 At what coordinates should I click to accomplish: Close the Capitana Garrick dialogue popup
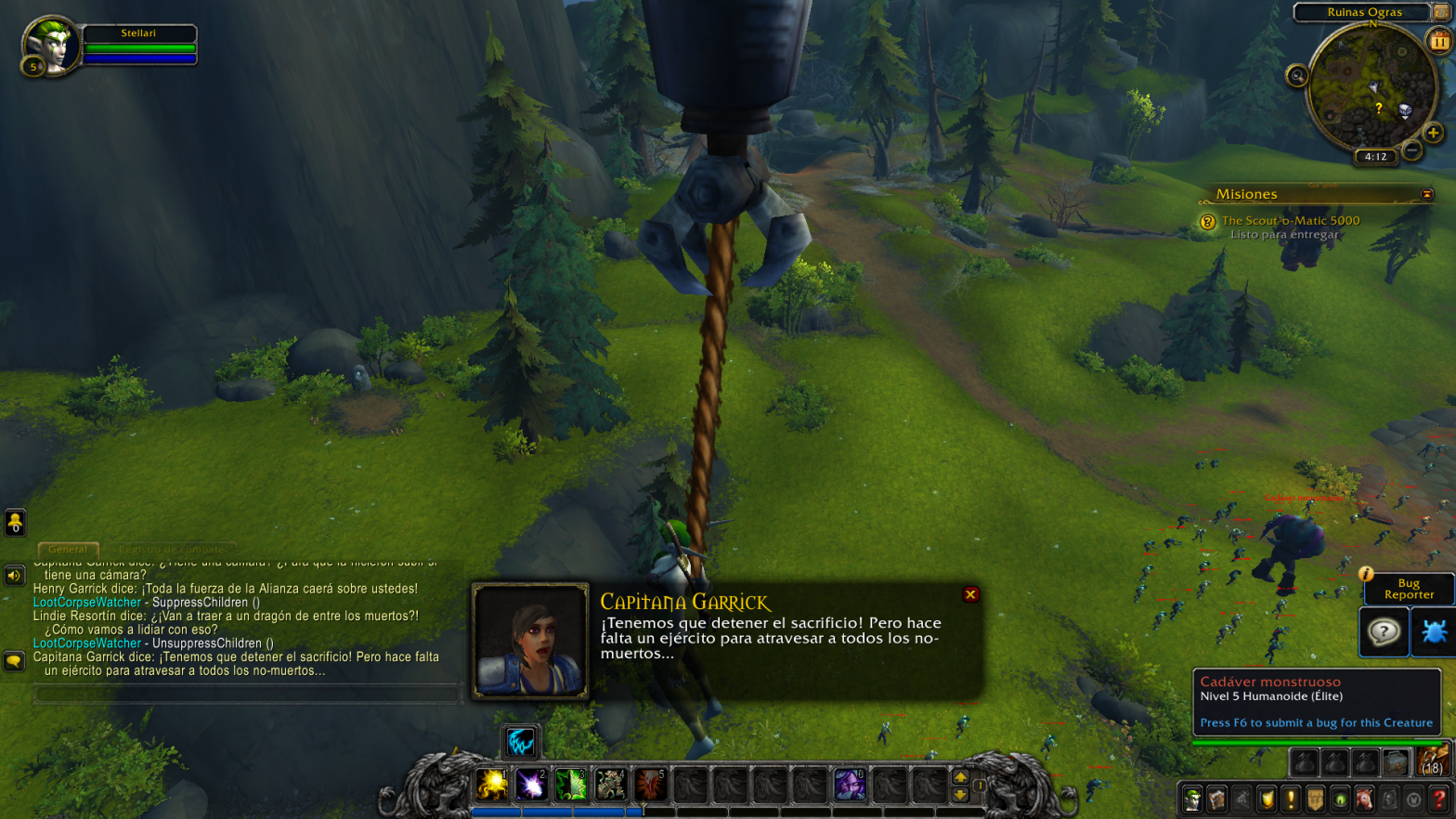click(970, 594)
